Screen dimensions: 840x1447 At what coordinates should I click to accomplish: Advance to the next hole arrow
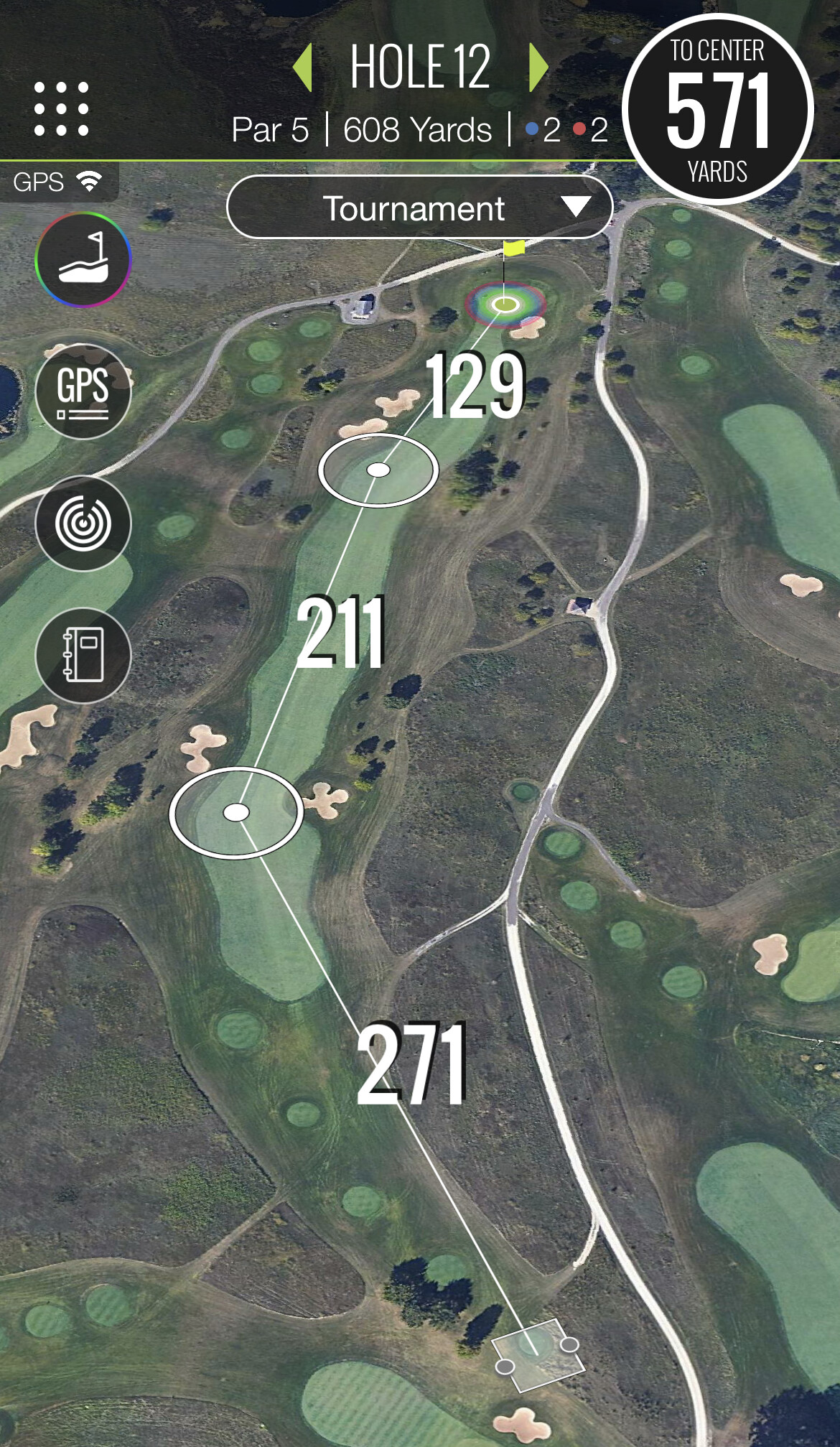click(538, 68)
